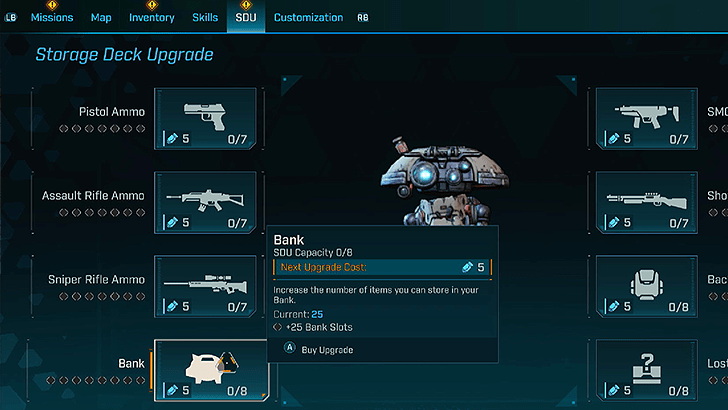The image size is (728, 410).
Task: Switch to the Missions tab
Action: [x=52, y=17]
